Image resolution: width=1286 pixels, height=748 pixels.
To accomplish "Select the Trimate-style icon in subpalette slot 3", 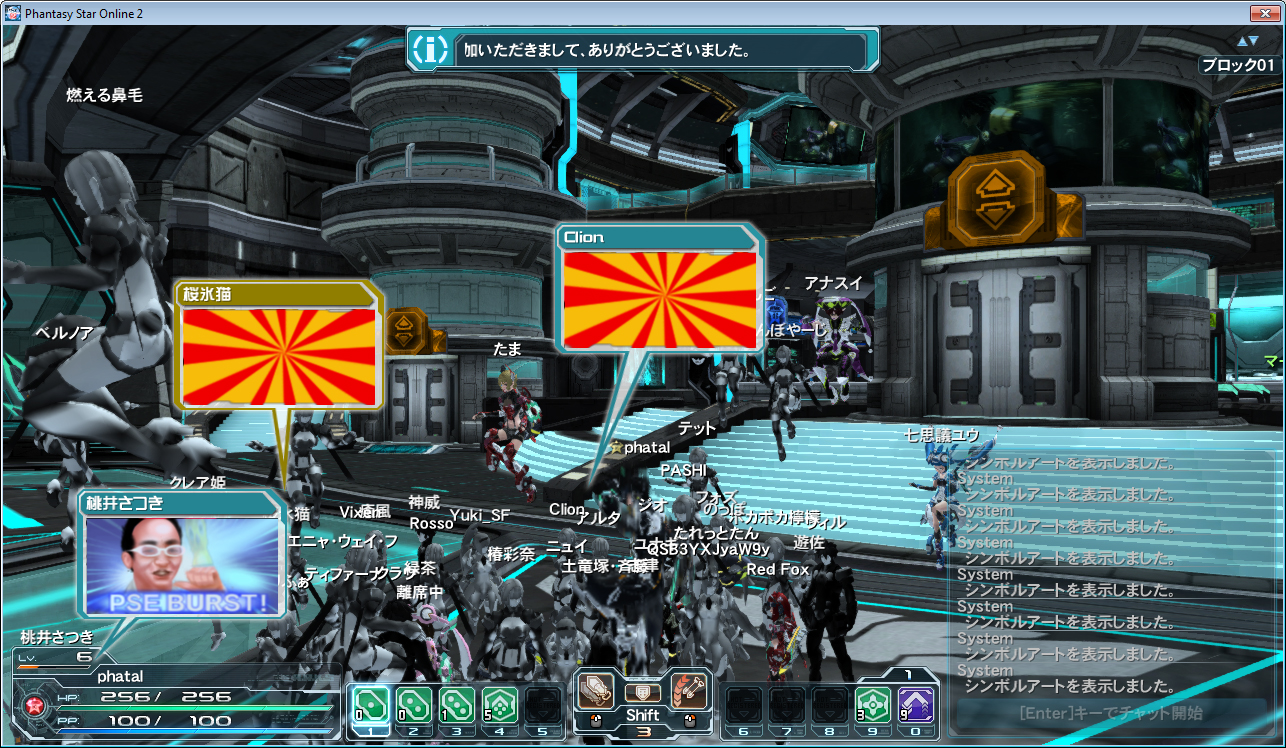I will click(x=458, y=705).
